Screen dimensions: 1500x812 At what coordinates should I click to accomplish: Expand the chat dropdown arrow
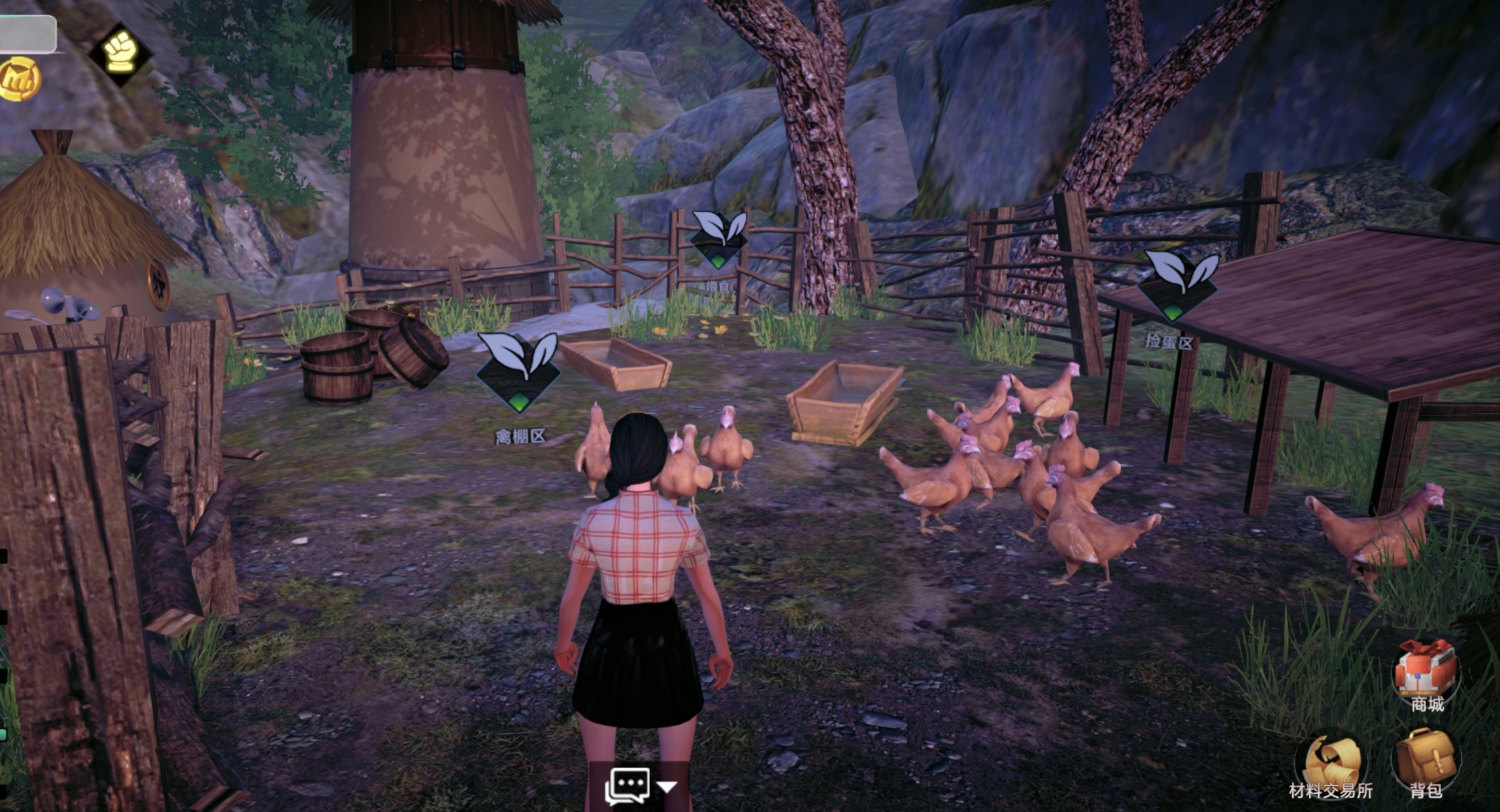coord(667,787)
